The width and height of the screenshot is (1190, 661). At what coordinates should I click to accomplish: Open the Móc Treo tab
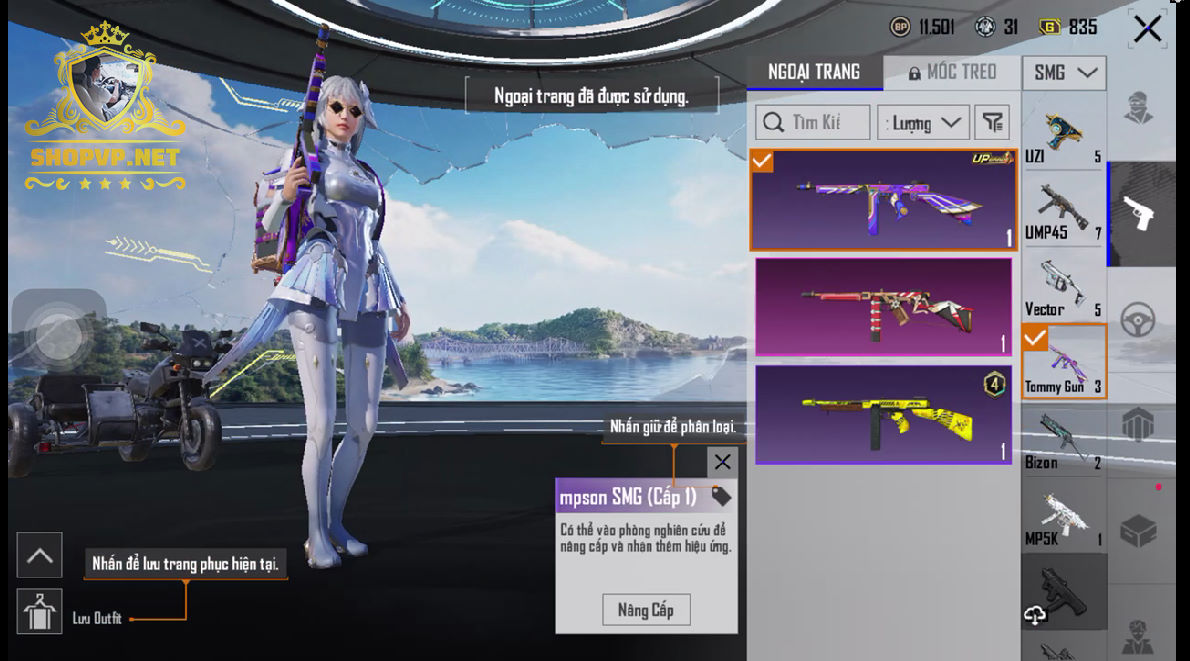click(x=952, y=72)
